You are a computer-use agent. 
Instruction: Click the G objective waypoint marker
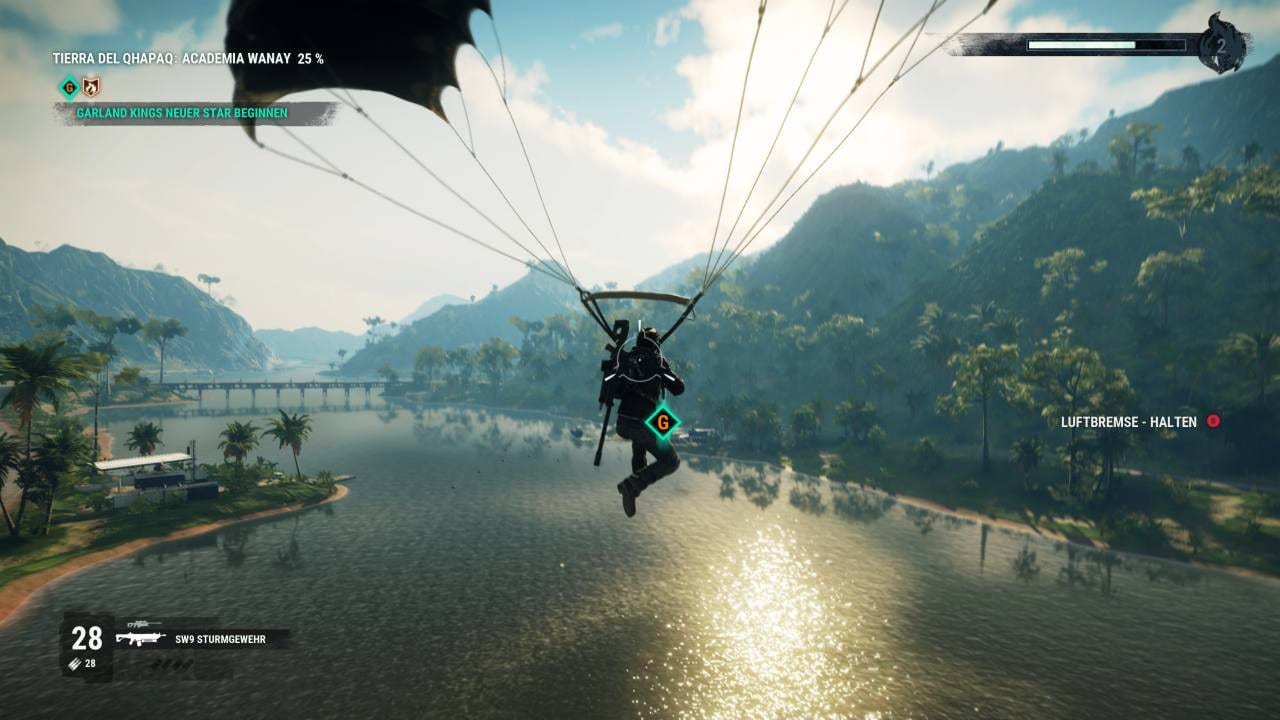point(661,422)
